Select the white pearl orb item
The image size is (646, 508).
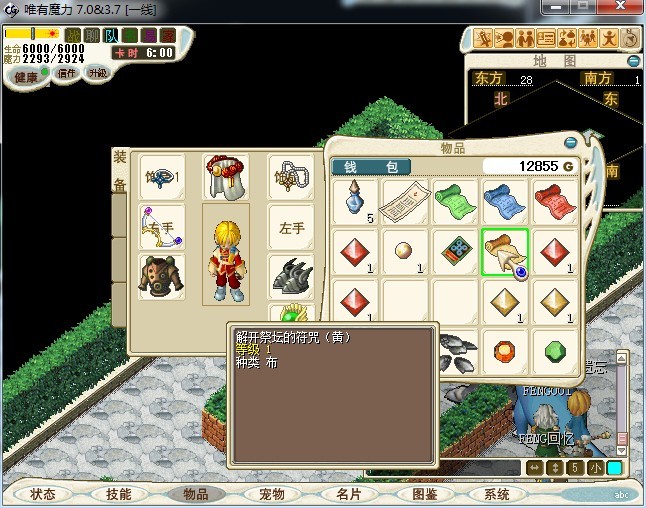[x=405, y=252]
